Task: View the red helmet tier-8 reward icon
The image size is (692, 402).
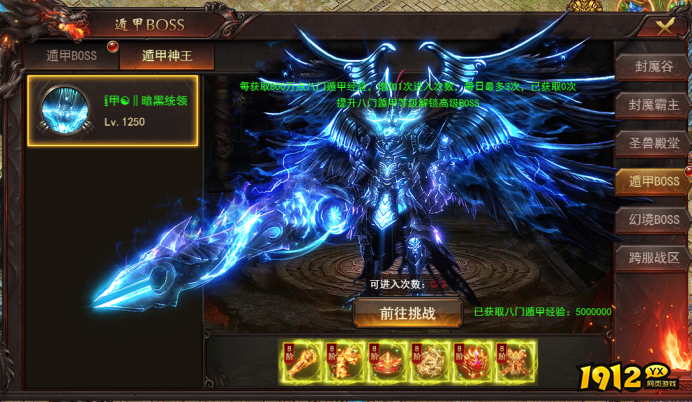Action: coord(387,362)
